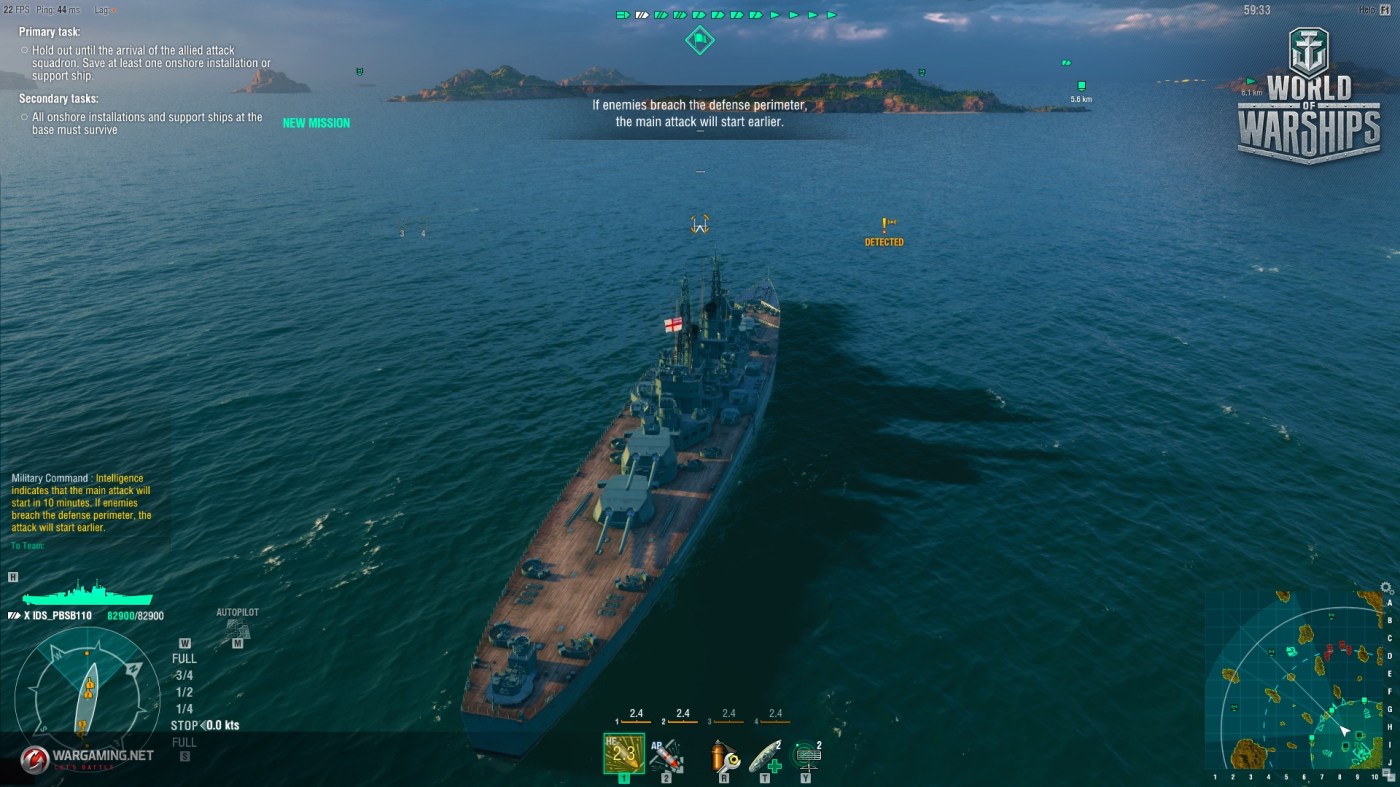
Task: Select the secondary tasks objective entry
Action: pyautogui.click(x=144, y=123)
